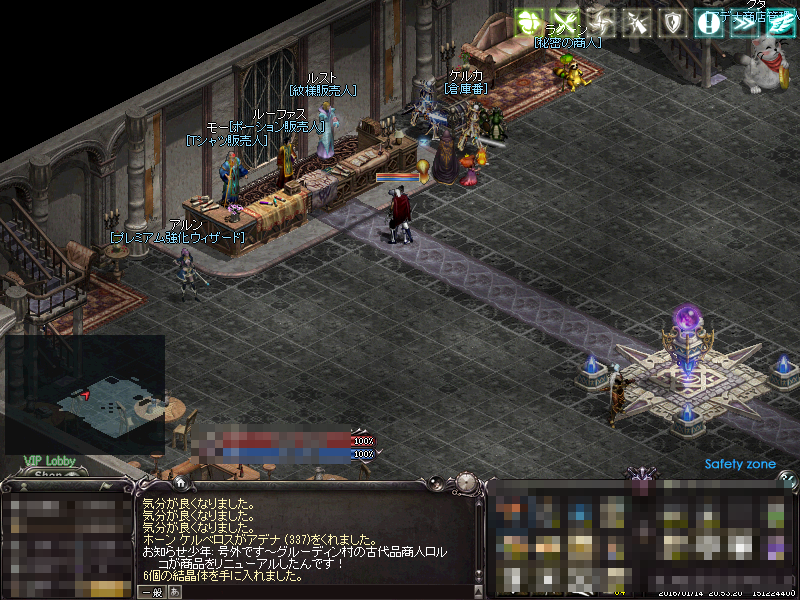The height and width of the screenshot is (600, 800).
Task: Toggle the あ input mode button
Action: click(x=175, y=592)
